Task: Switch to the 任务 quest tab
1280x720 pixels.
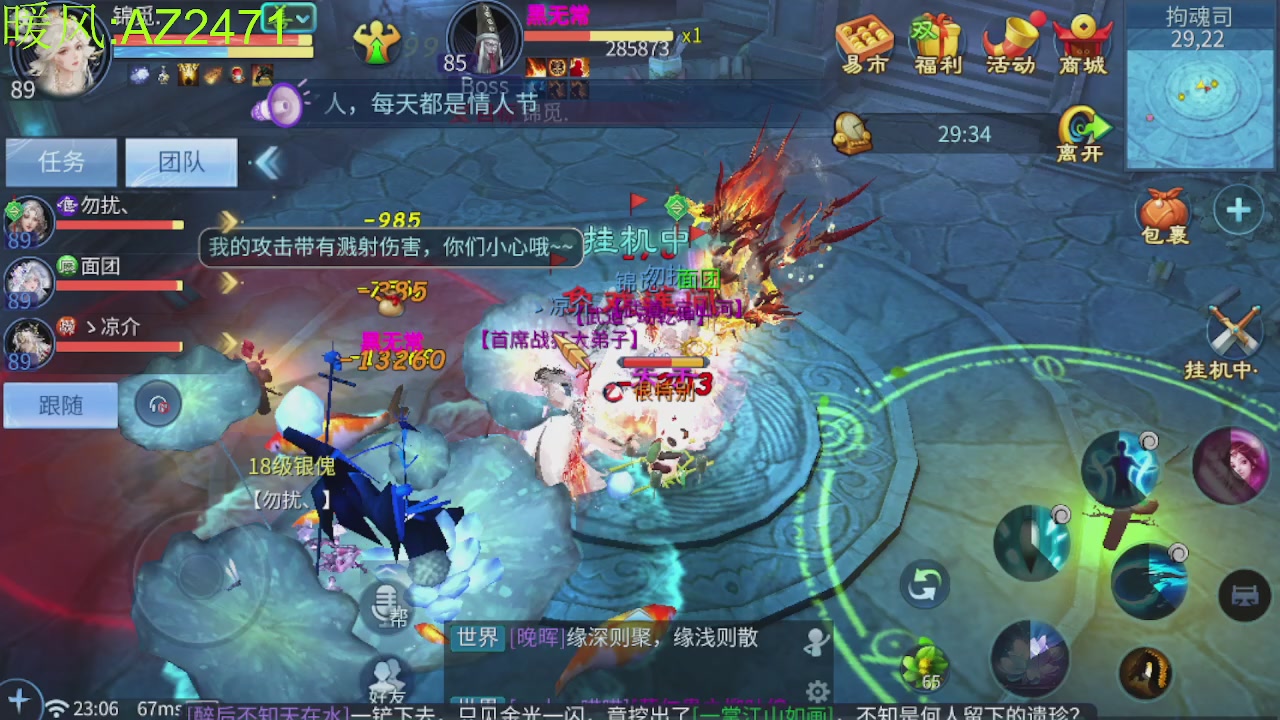Action: [60, 162]
